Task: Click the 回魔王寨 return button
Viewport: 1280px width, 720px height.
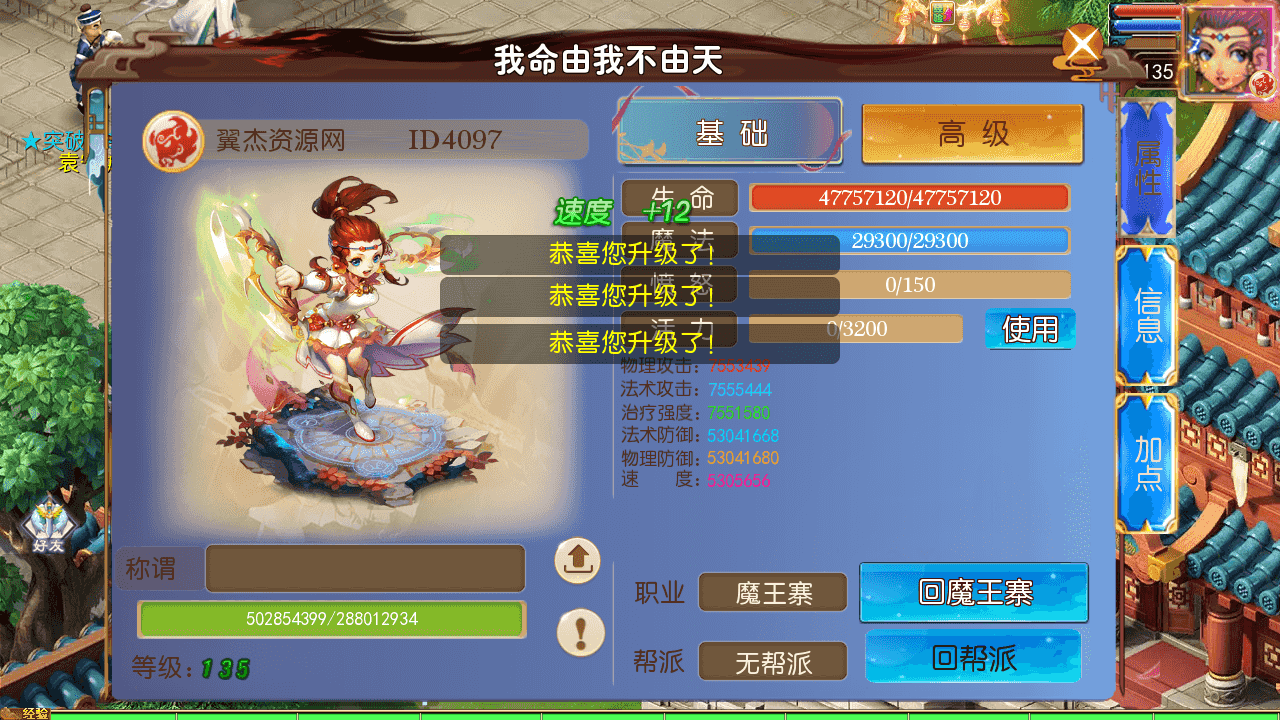Action: 973,592
